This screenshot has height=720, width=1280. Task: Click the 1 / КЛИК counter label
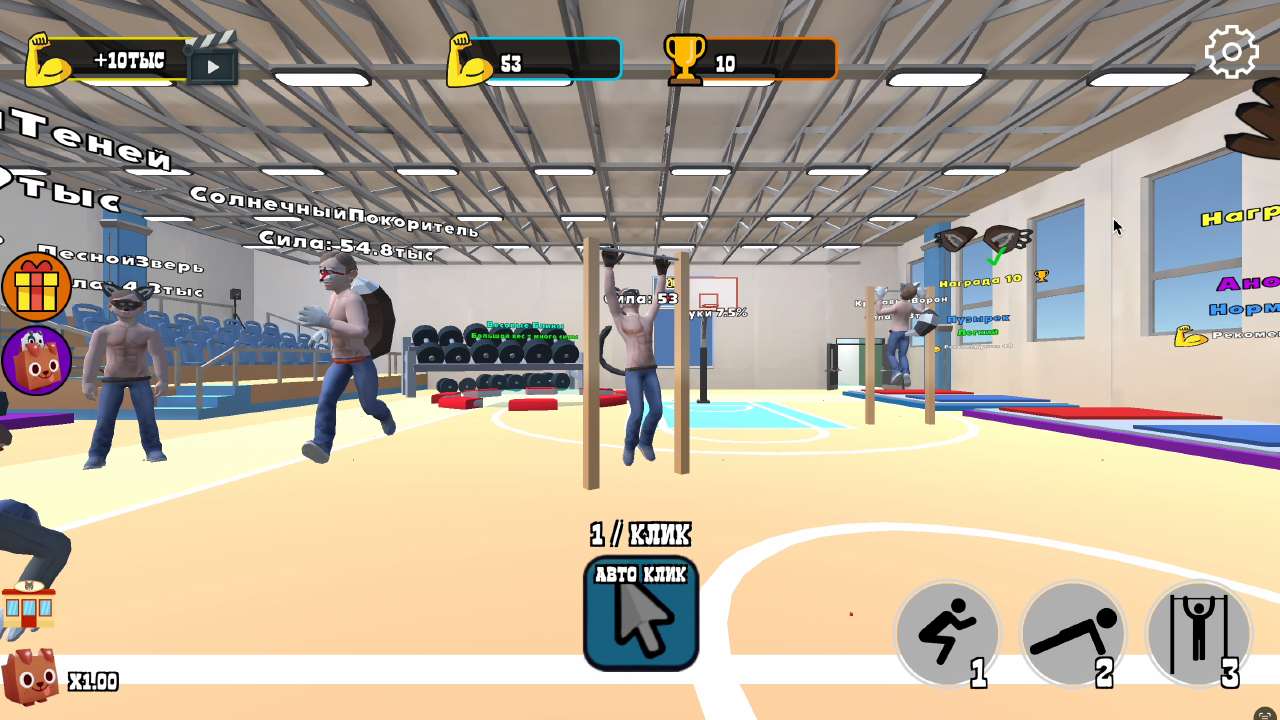(x=640, y=535)
